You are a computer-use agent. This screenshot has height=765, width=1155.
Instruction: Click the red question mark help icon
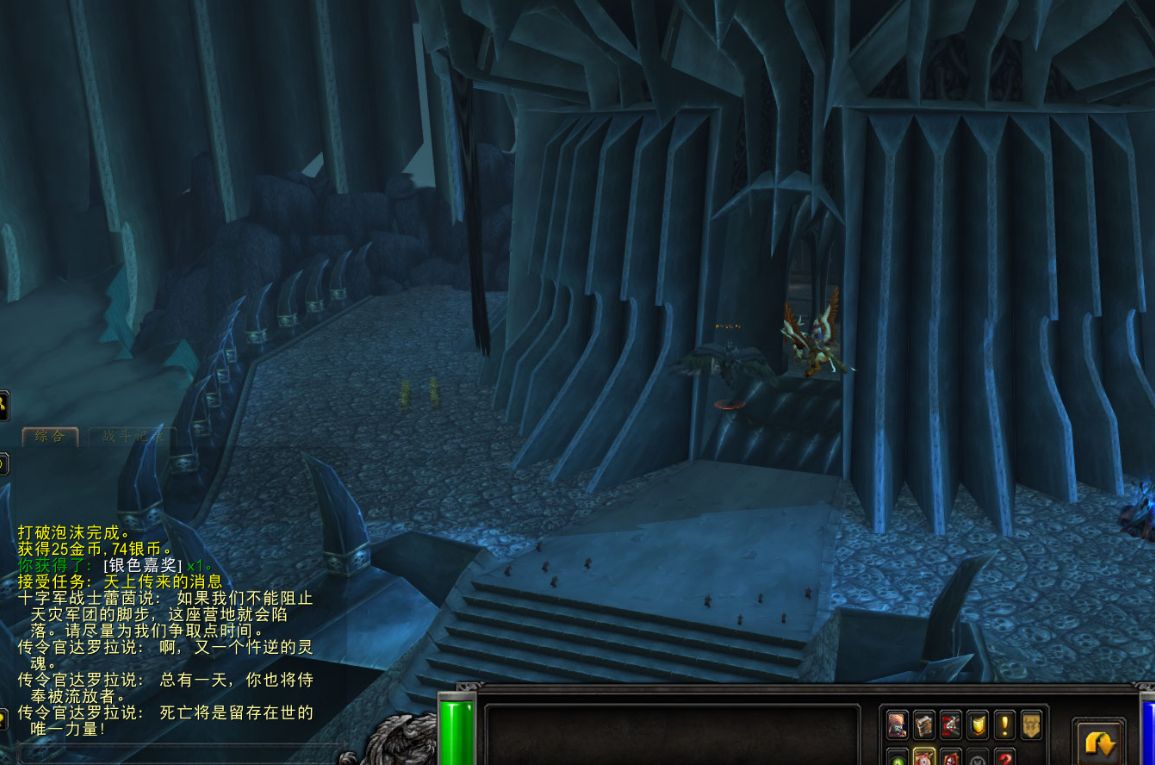point(1004,757)
